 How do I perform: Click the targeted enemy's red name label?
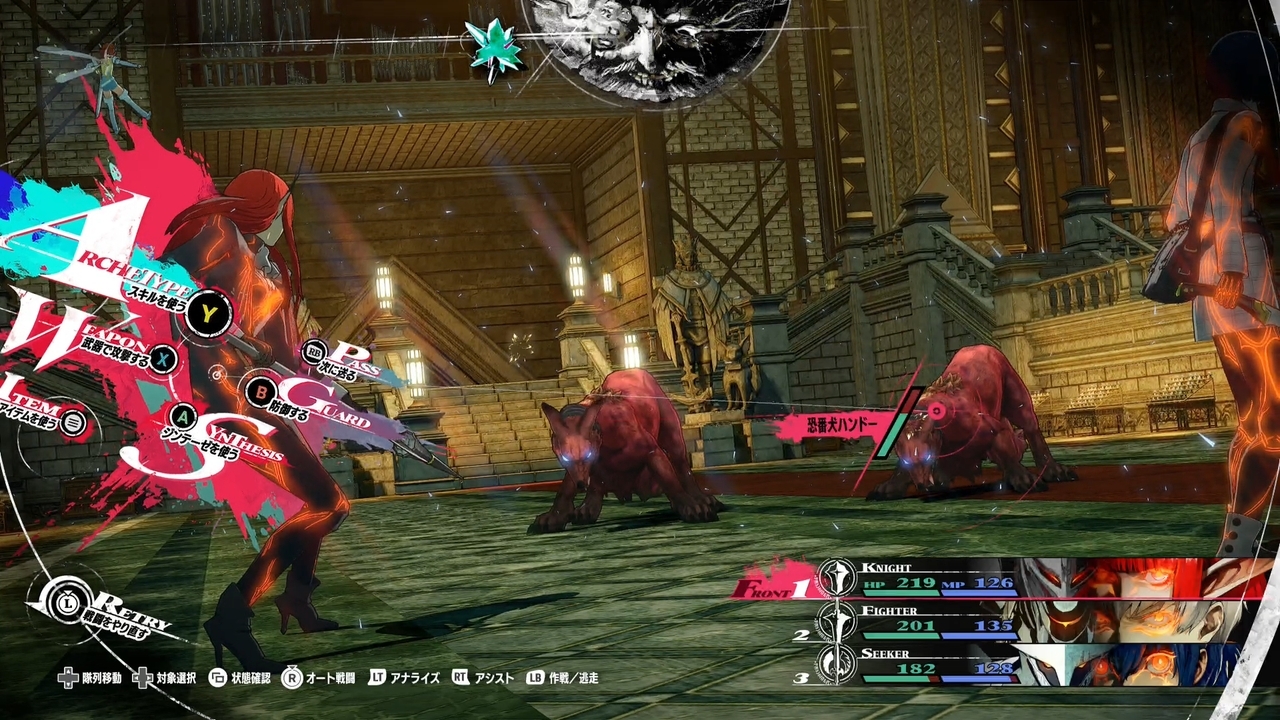[830, 425]
